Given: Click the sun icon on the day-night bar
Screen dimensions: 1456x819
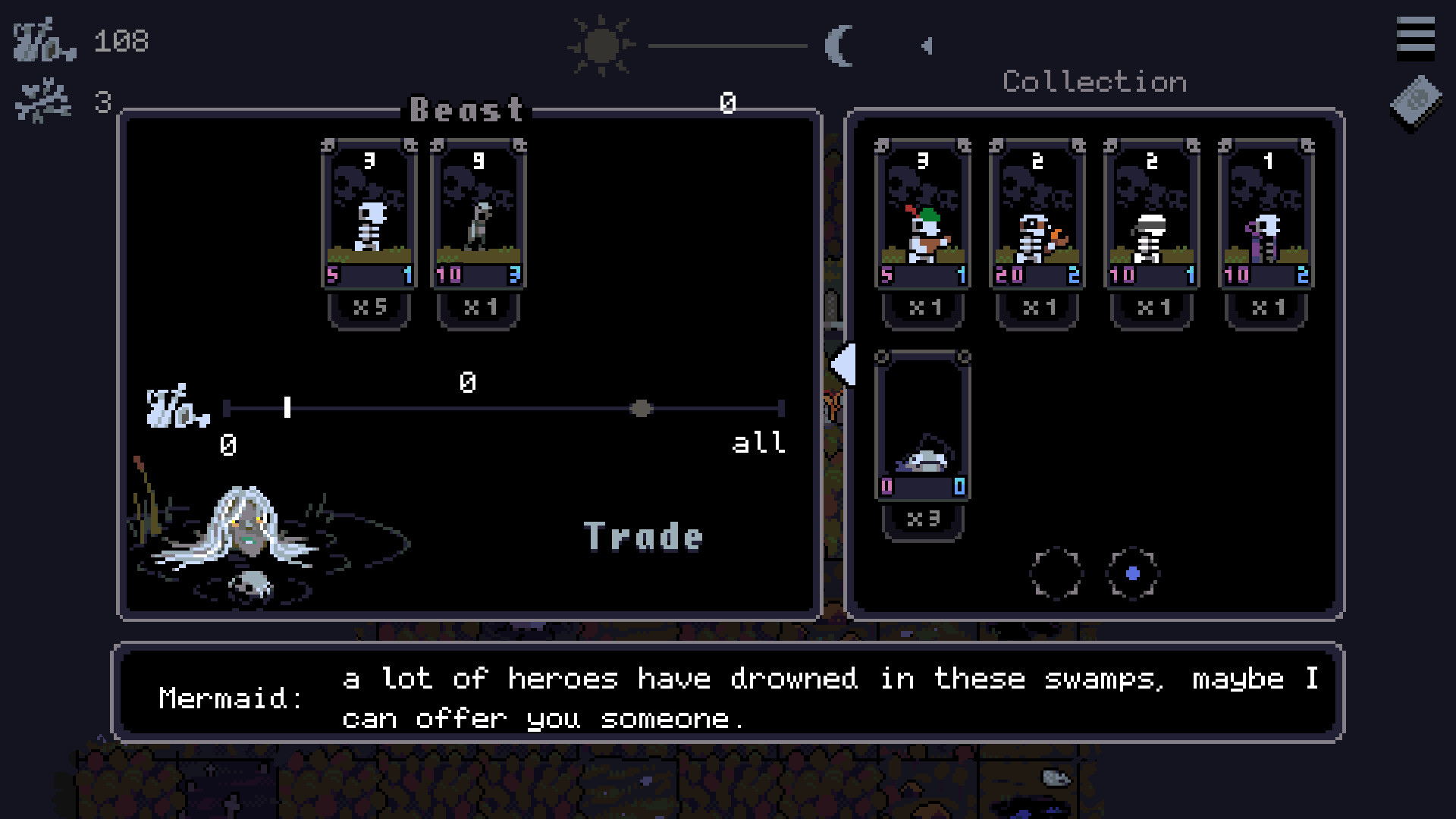Looking at the screenshot, I should tap(598, 45).
